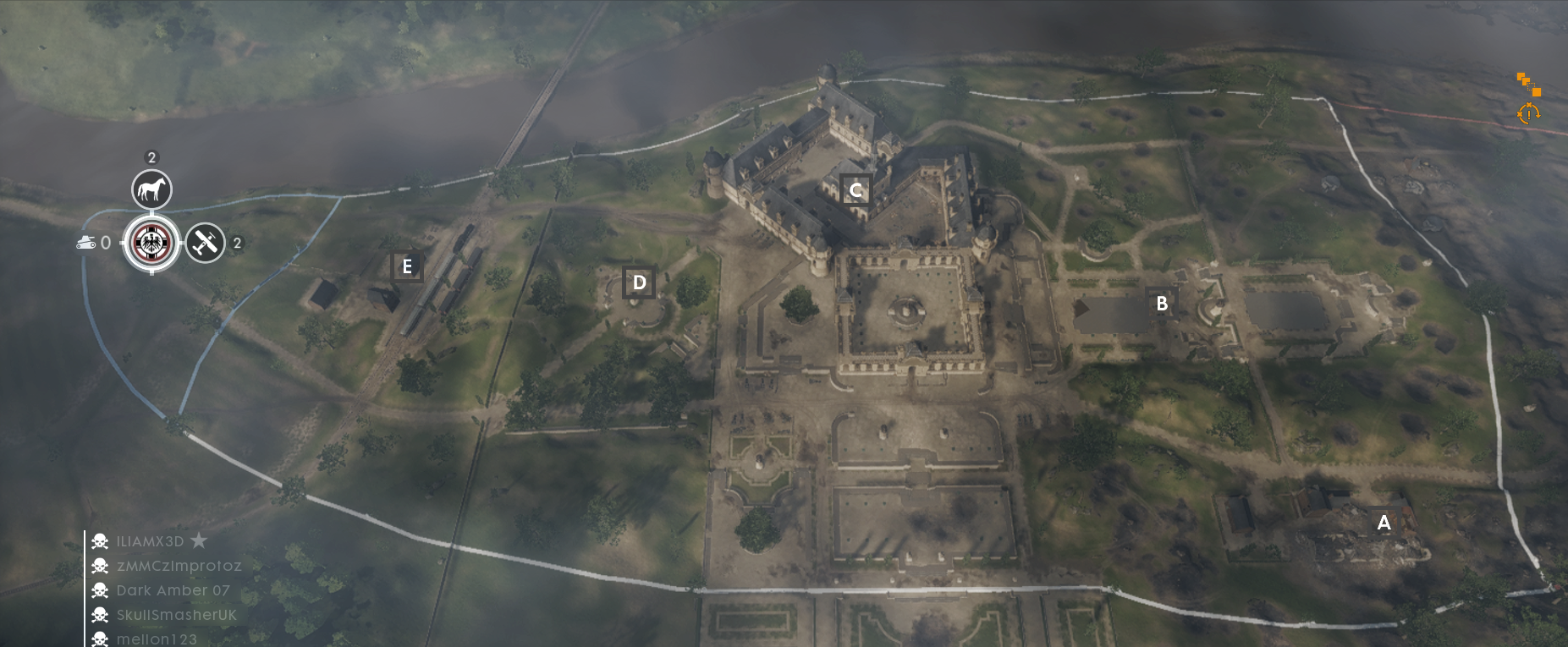Click the orange stacked squares network icon
Screen dimensions: 1568x647
pyautogui.click(x=1528, y=85)
